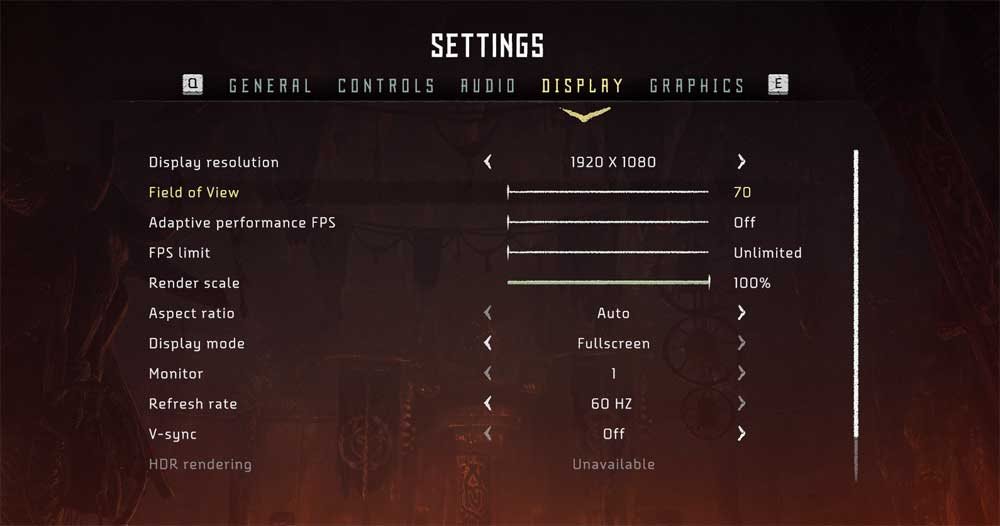Switch to the Audio tab
The image size is (1000, 526).
point(488,86)
